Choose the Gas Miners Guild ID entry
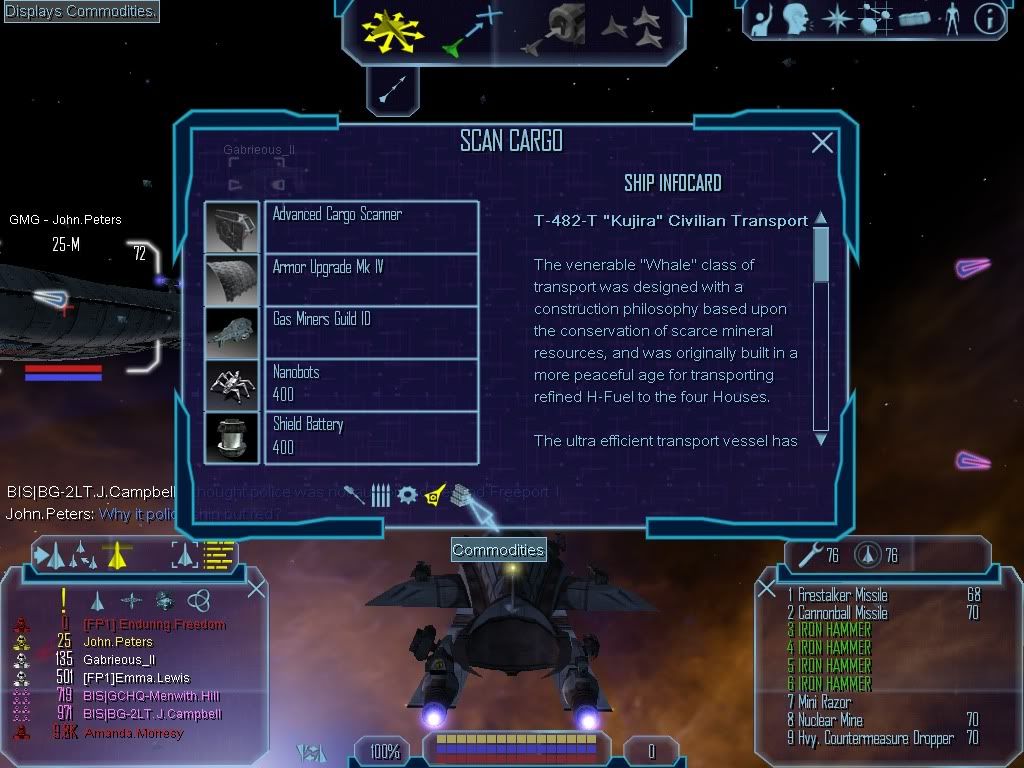 371,331
